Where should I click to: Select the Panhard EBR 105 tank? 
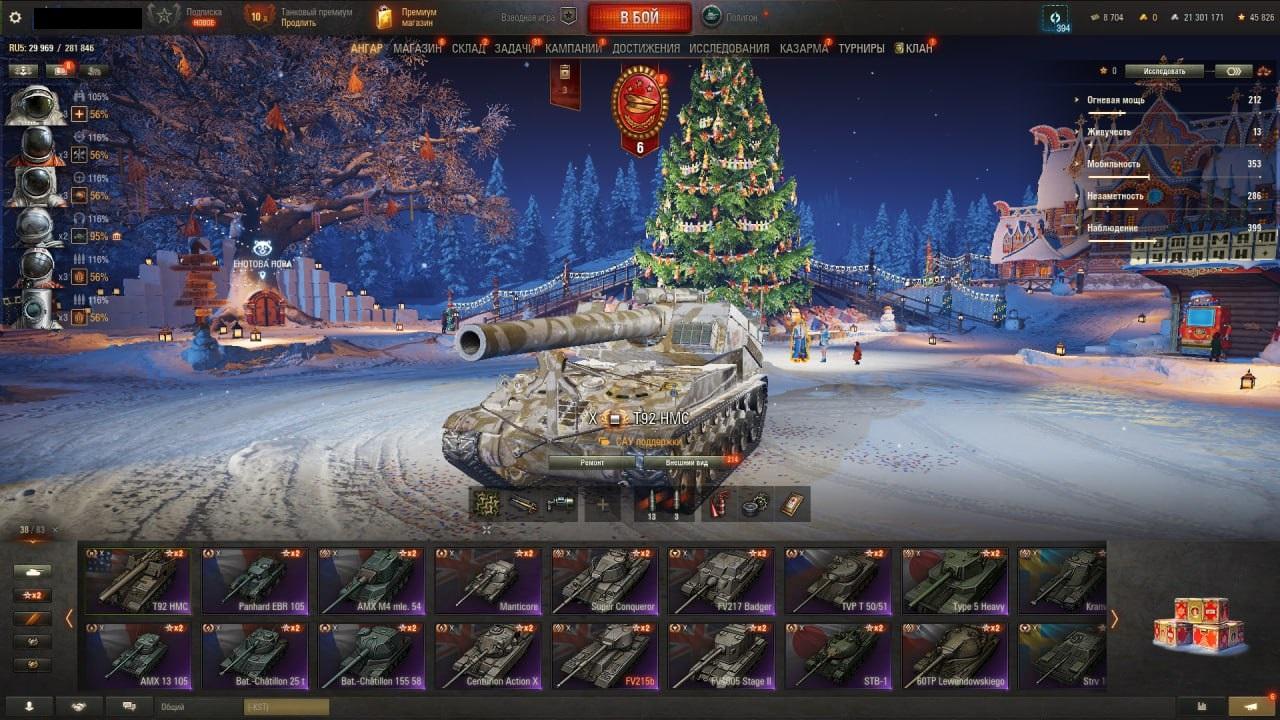click(x=255, y=580)
